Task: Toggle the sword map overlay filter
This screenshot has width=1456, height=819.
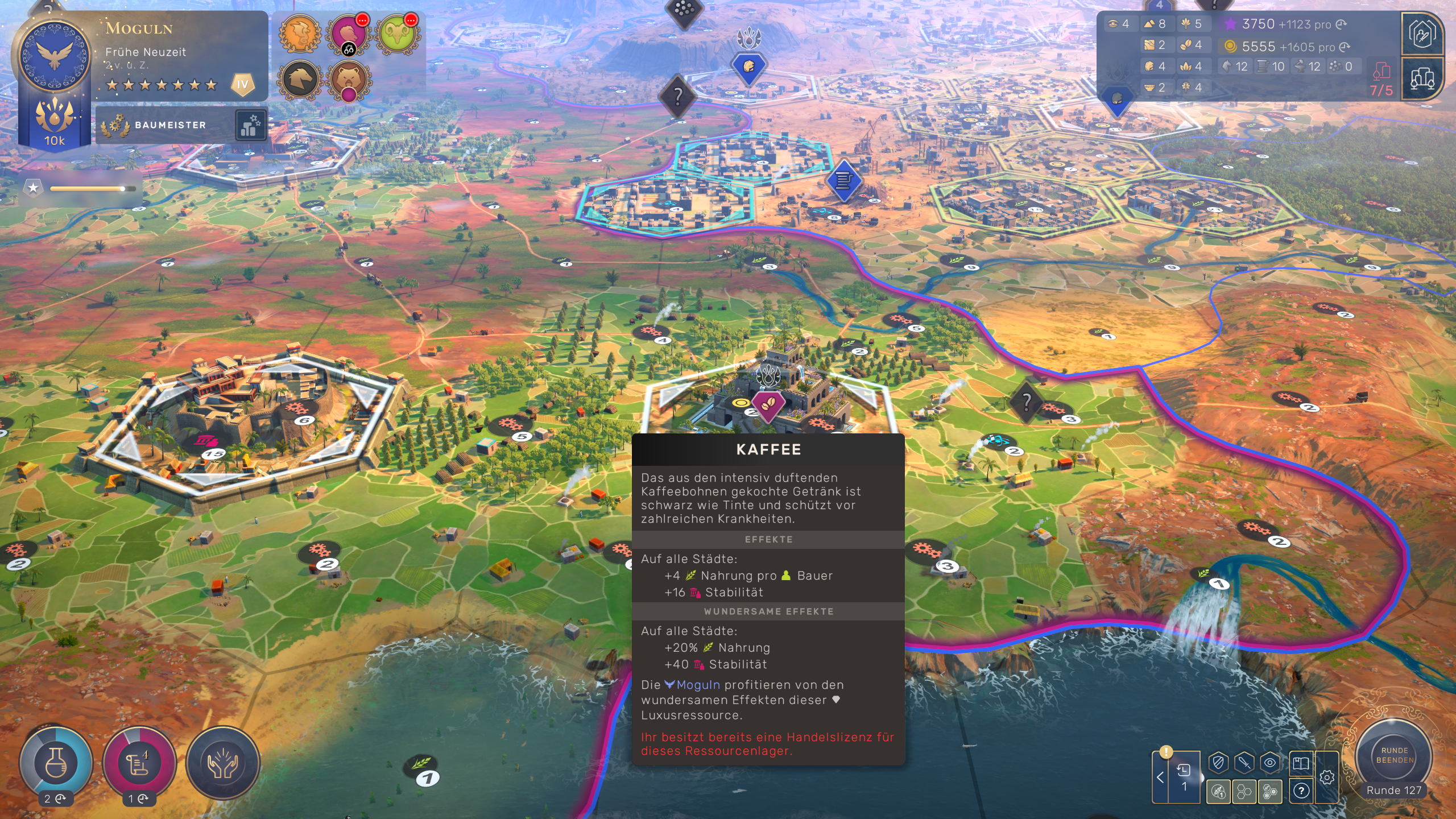Action: tap(1244, 763)
